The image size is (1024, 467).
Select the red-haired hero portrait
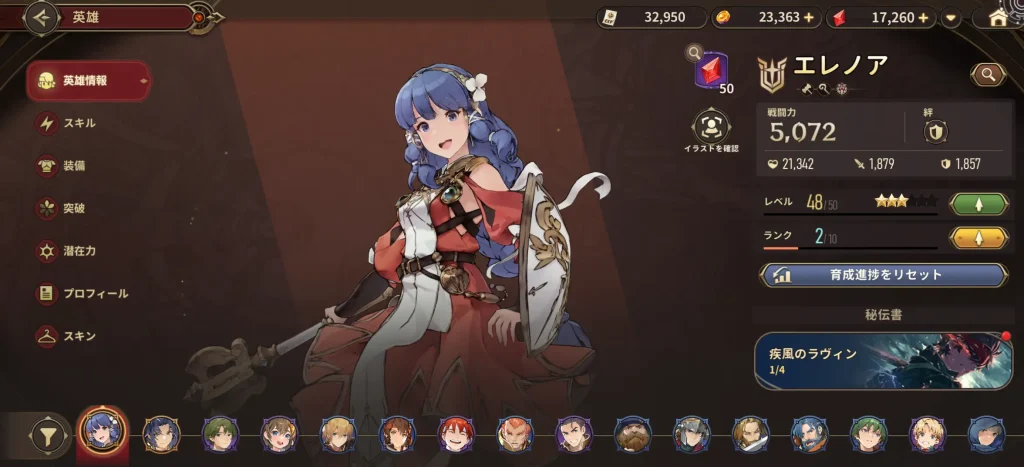click(456, 434)
